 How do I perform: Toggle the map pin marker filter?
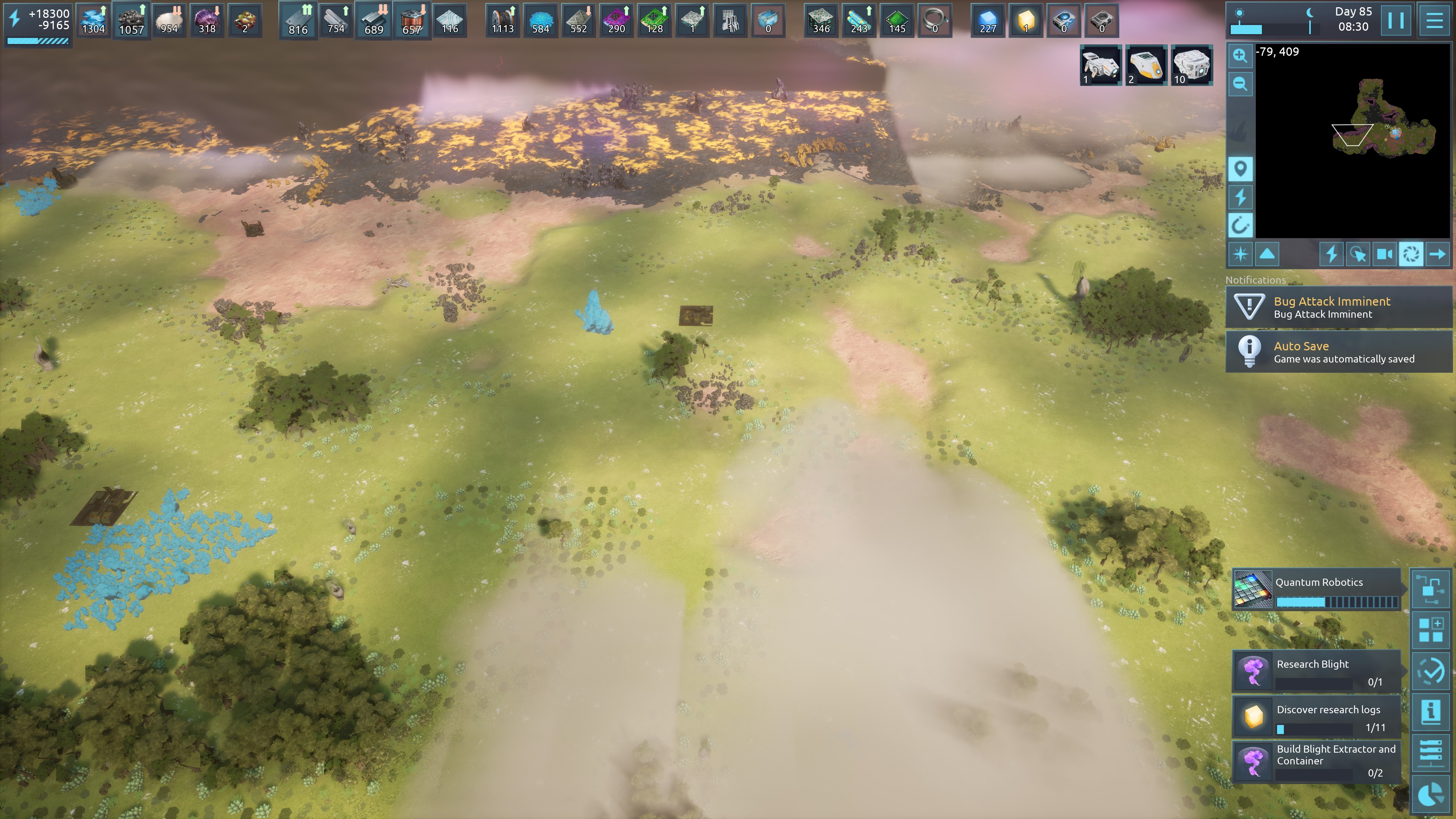click(1240, 169)
